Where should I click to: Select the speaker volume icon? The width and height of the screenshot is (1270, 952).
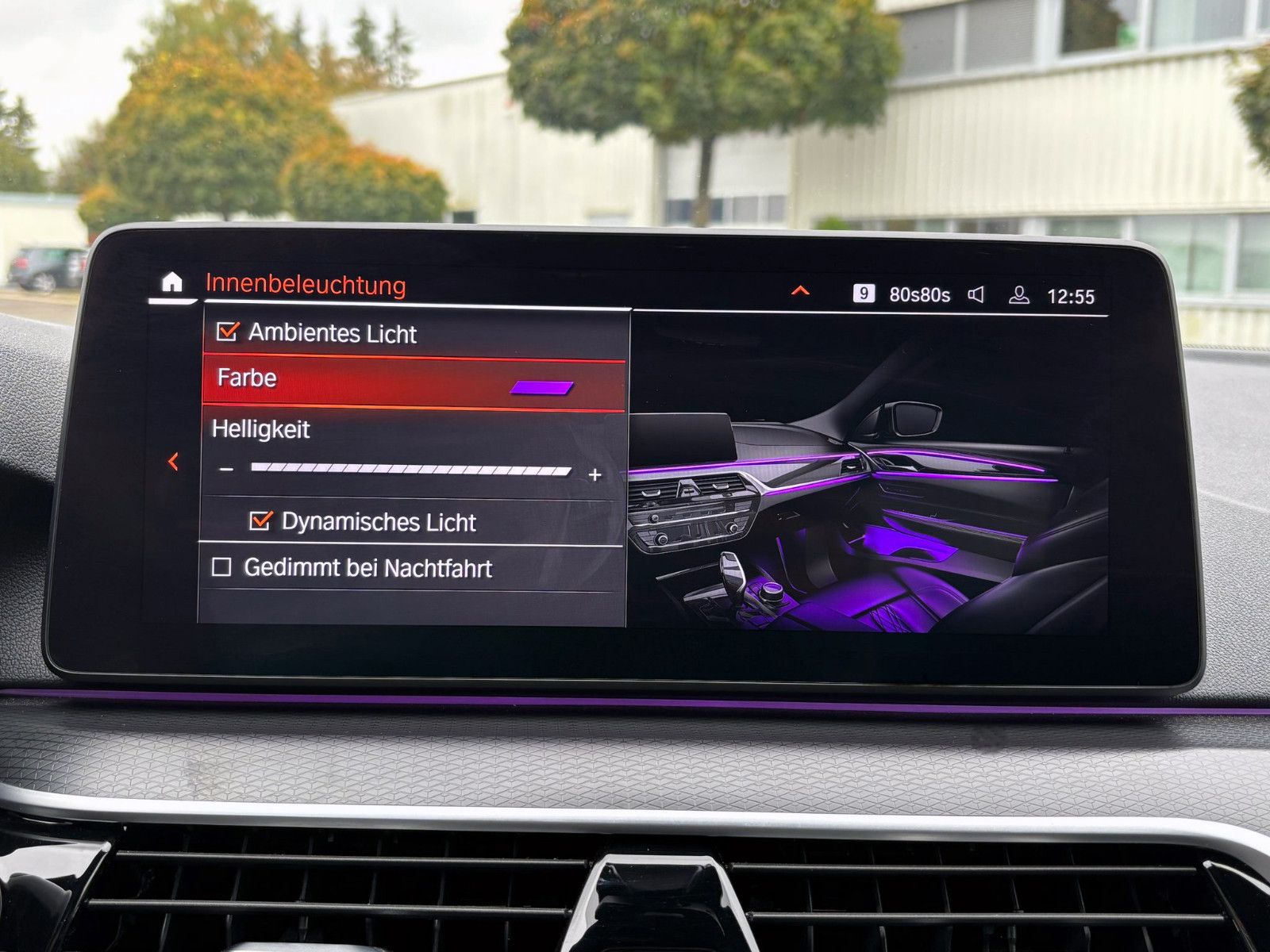(x=975, y=293)
